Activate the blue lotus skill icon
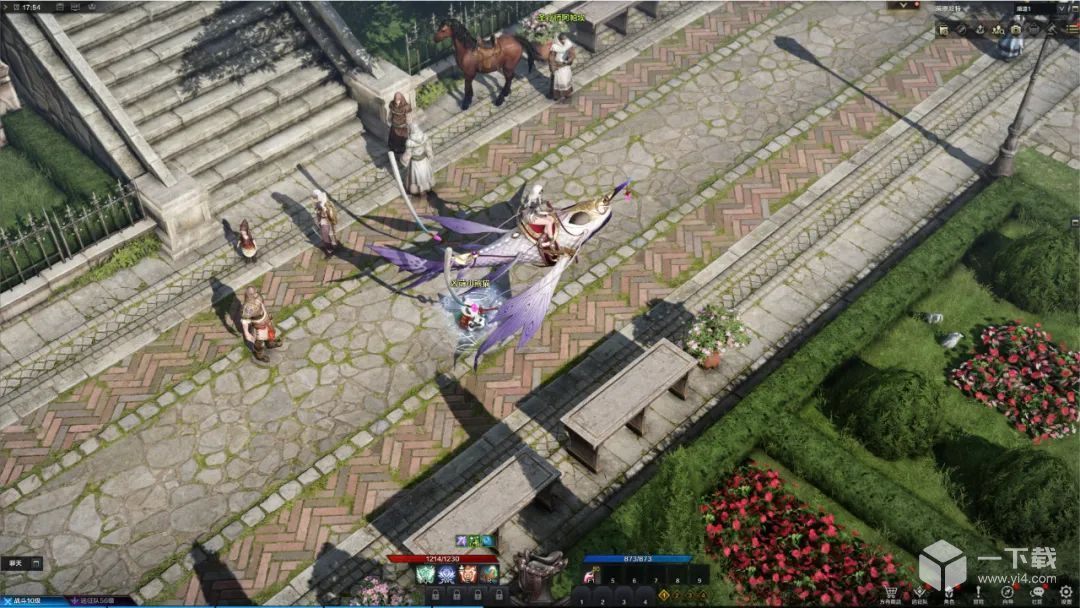1080x608 pixels. (446, 574)
